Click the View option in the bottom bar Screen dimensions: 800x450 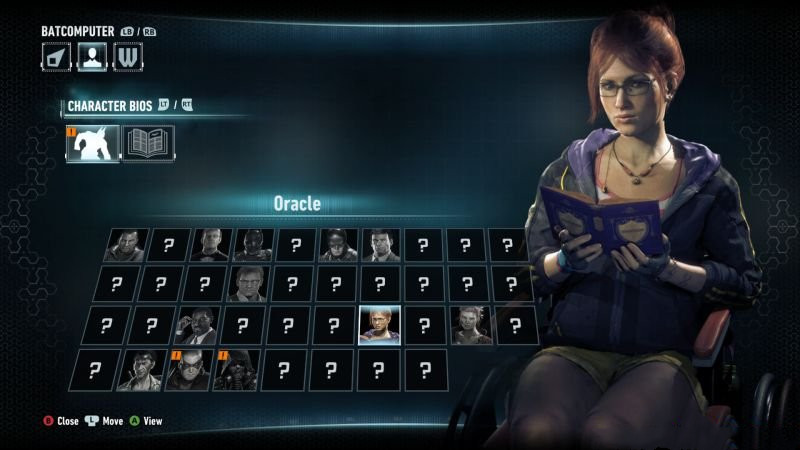[144, 421]
